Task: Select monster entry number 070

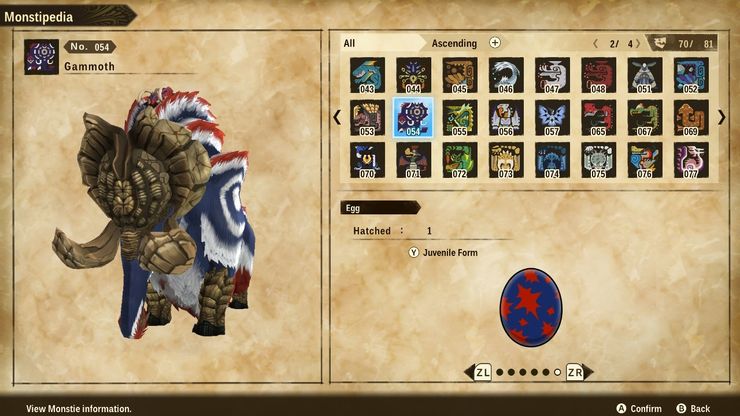Action: point(367,160)
